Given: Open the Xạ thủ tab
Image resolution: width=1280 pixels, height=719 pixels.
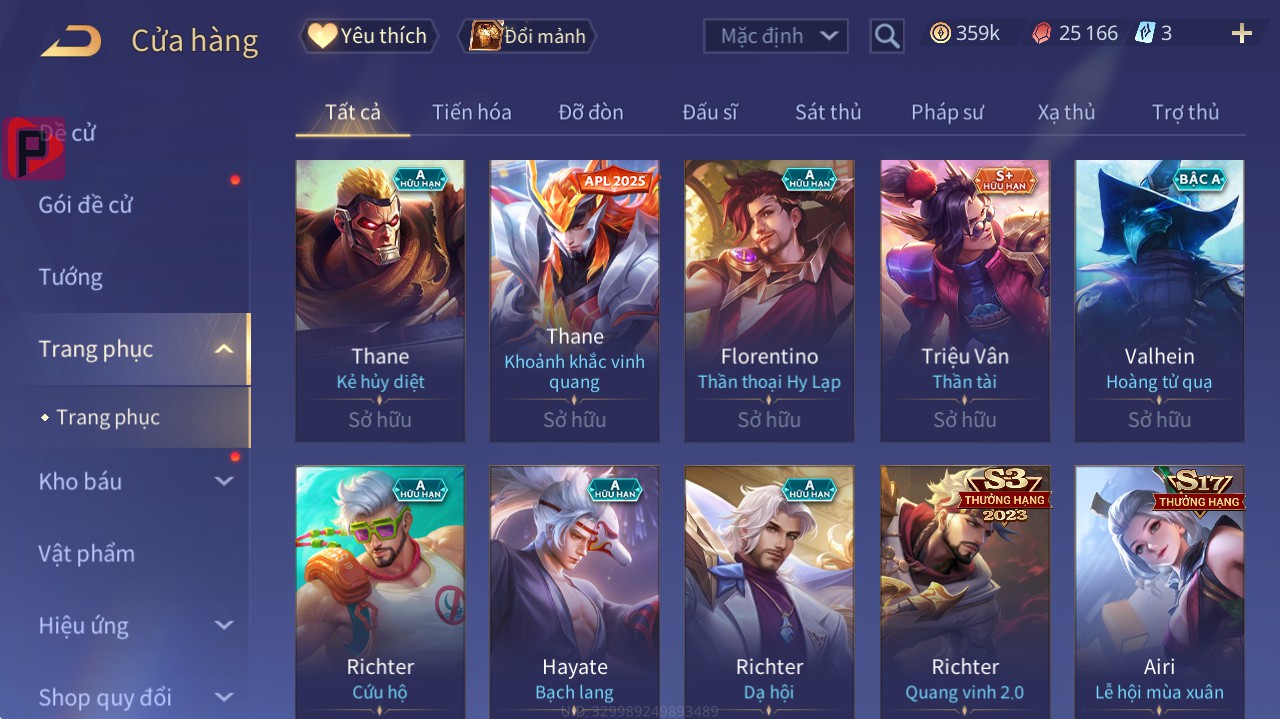Looking at the screenshot, I should tap(1066, 112).
